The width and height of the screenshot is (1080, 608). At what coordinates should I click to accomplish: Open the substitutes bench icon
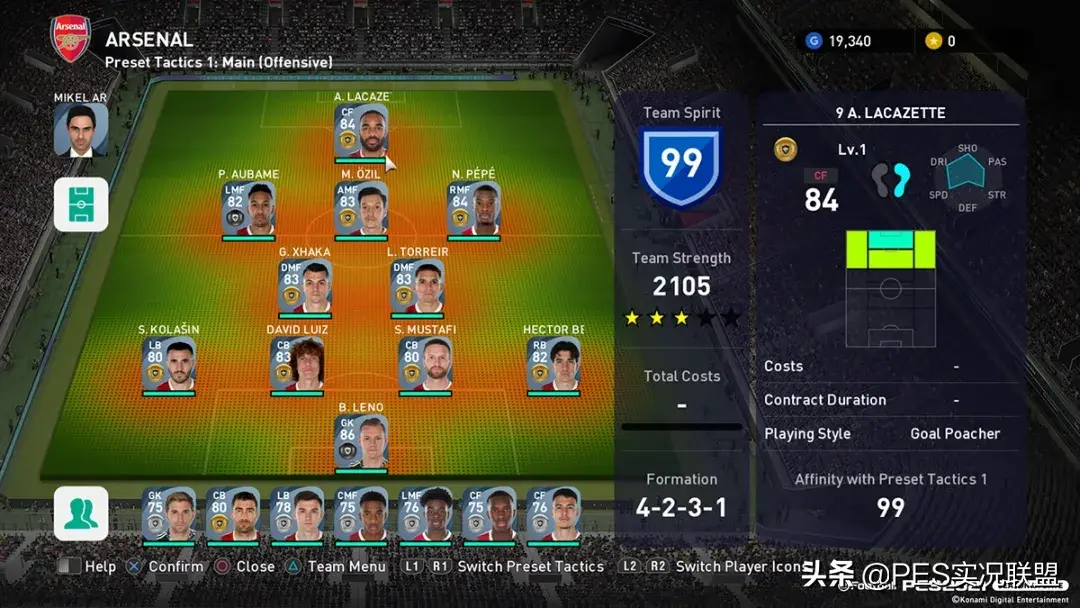pyautogui.click(x=81, y=513)
